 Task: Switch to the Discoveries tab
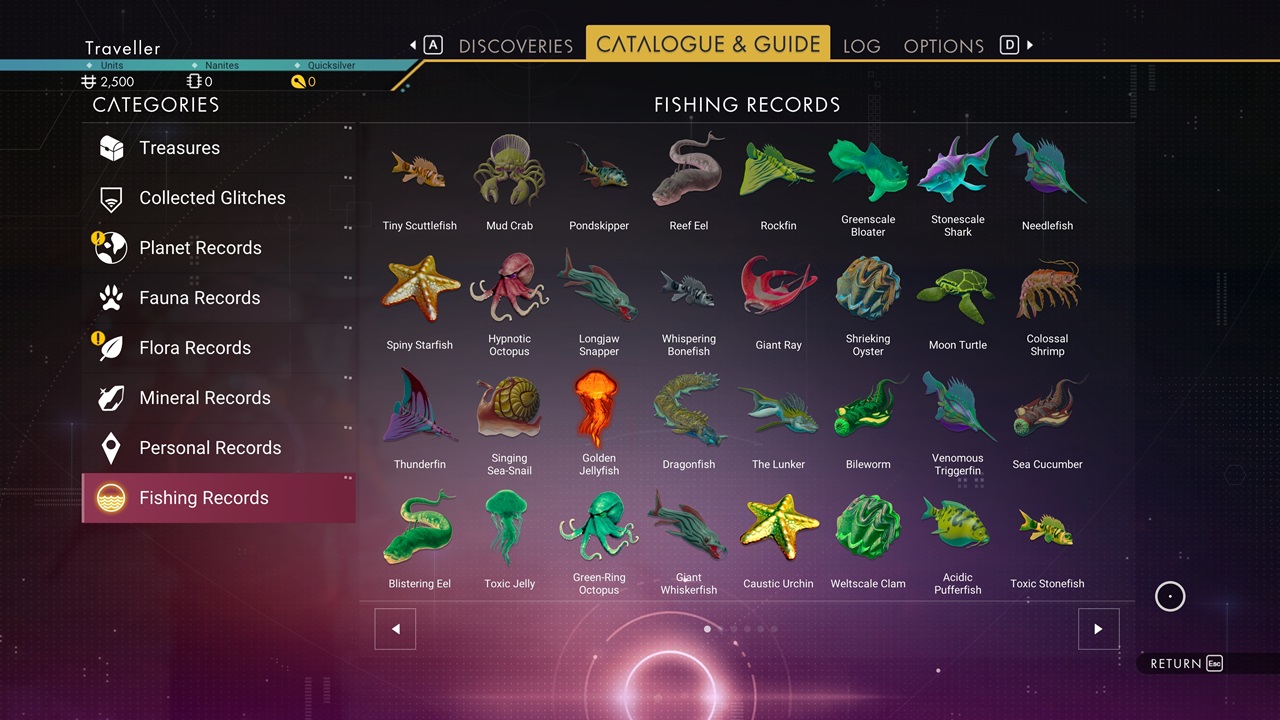pos(515,46)
